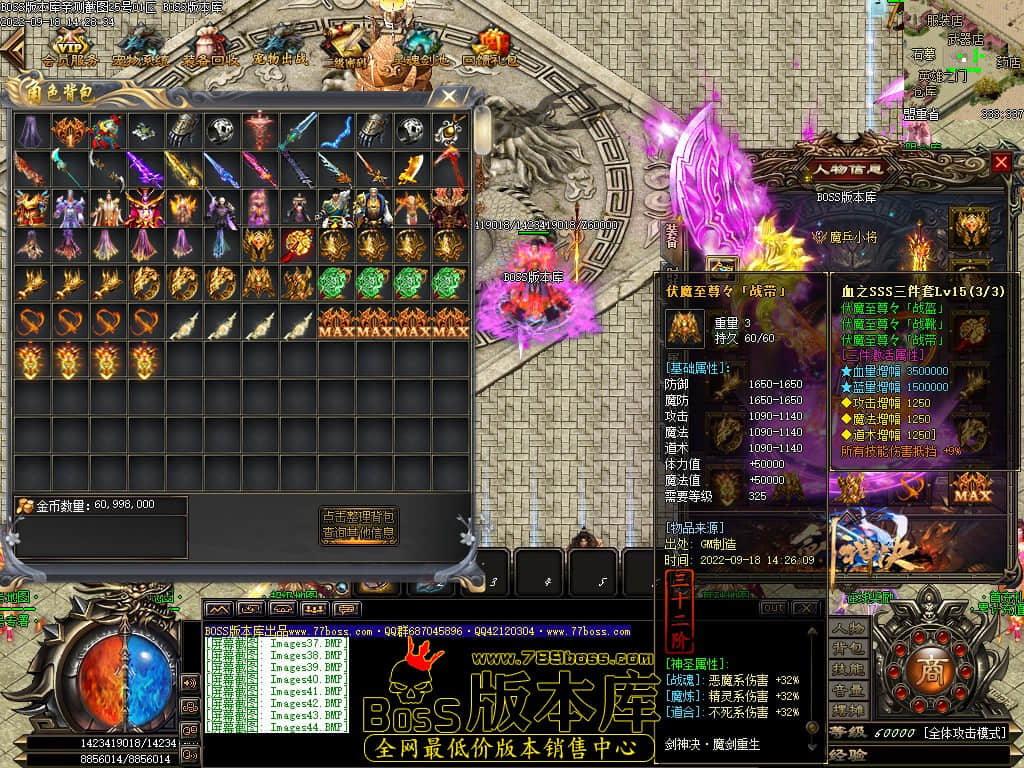Open the 背包 bag menu button
The width and height of the screenshot is (1024, 768).
[849, 650]
